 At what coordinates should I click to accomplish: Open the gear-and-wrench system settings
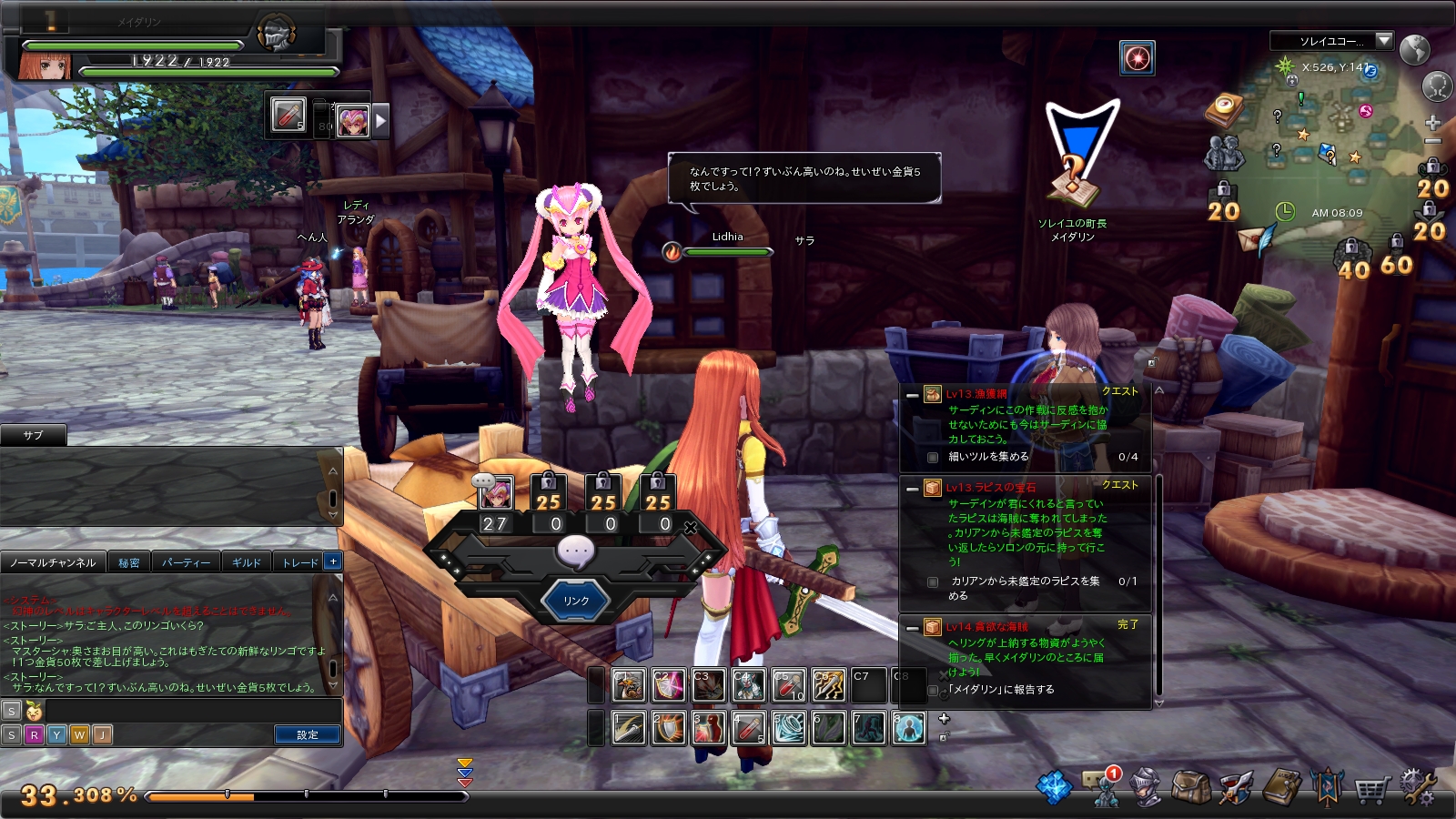[x=1417, y=787]
